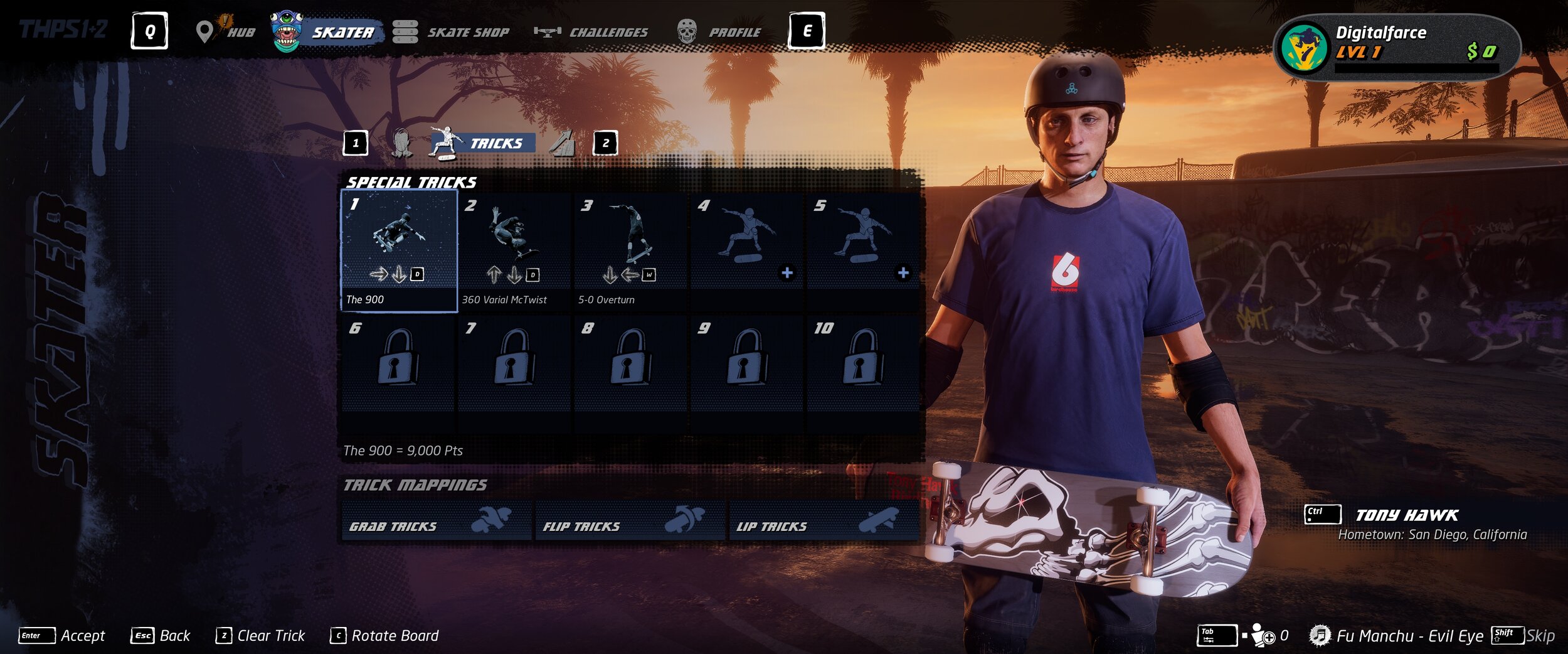Open Lip Tricks mappings
Viewport: 1568px width, 654px height.
point(823,522)
